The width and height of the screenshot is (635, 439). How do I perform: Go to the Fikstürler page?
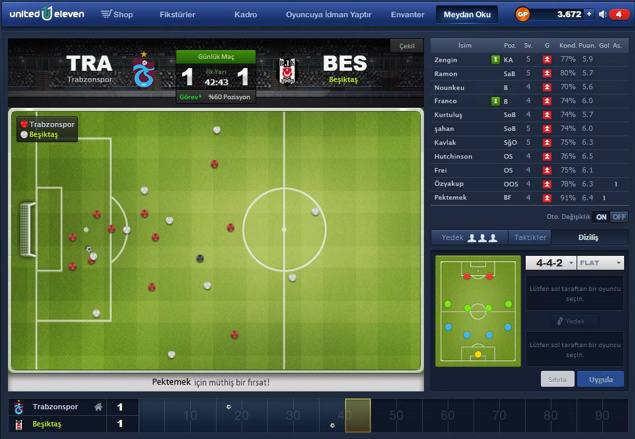[x=177, y=15]
